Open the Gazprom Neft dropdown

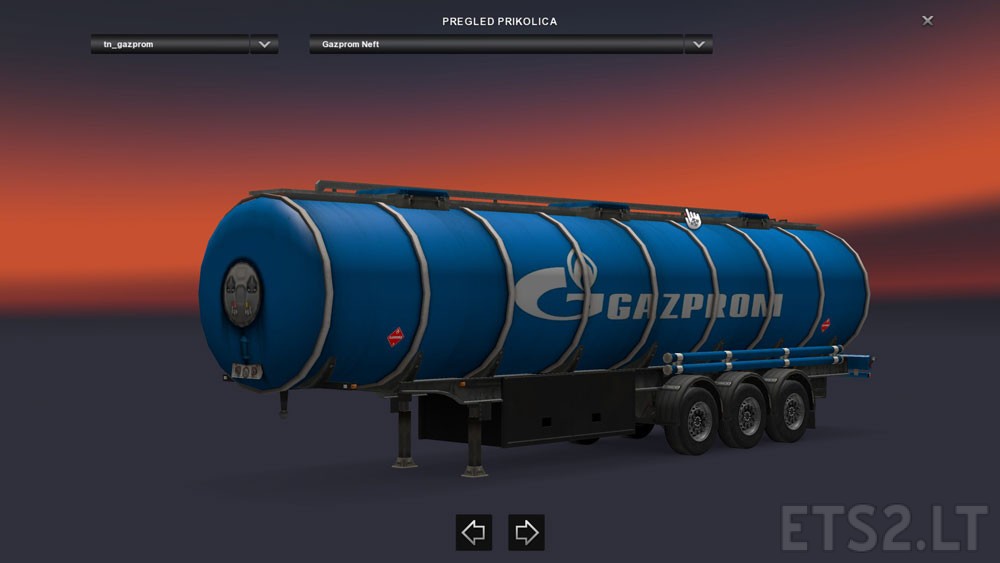[x=698, y=45]
